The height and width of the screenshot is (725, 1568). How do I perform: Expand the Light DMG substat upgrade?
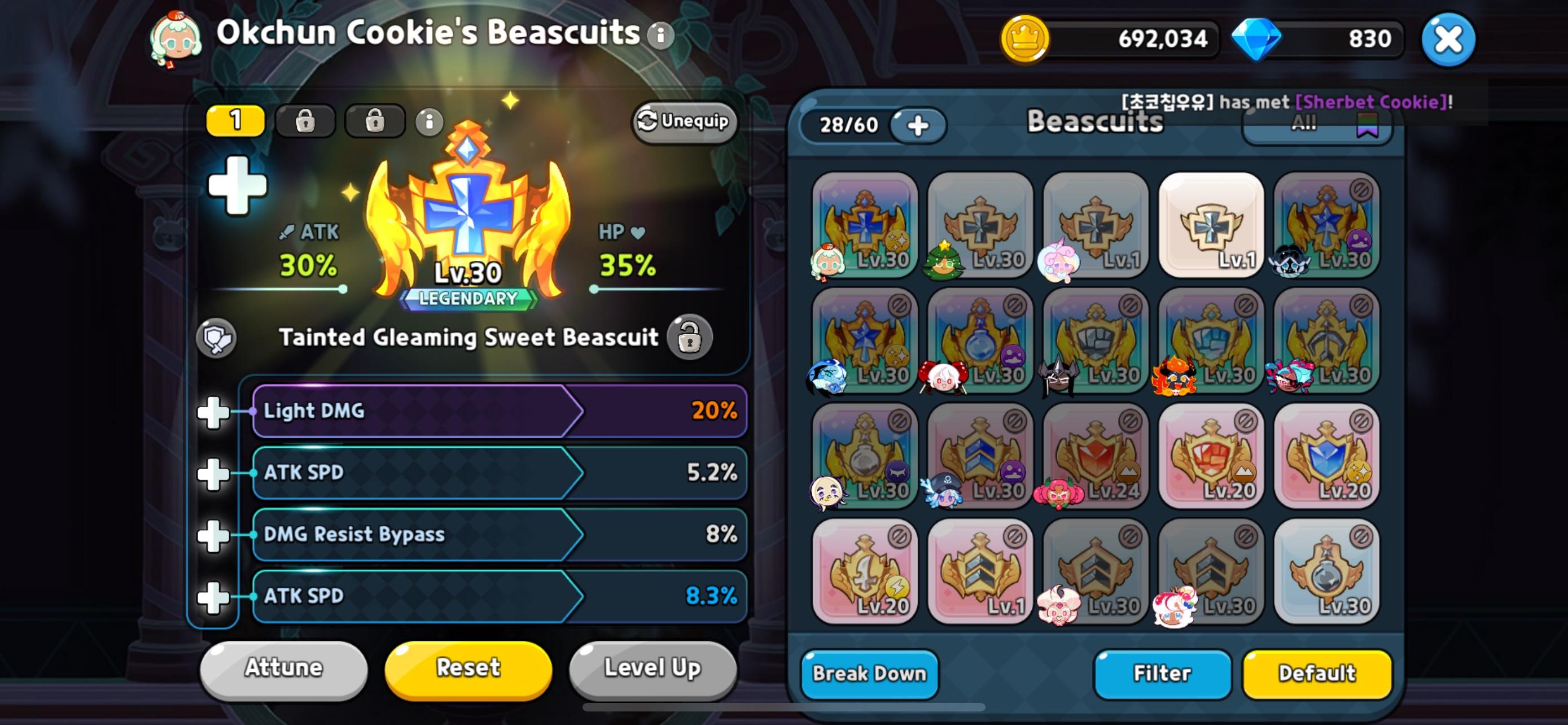[214, 412]
